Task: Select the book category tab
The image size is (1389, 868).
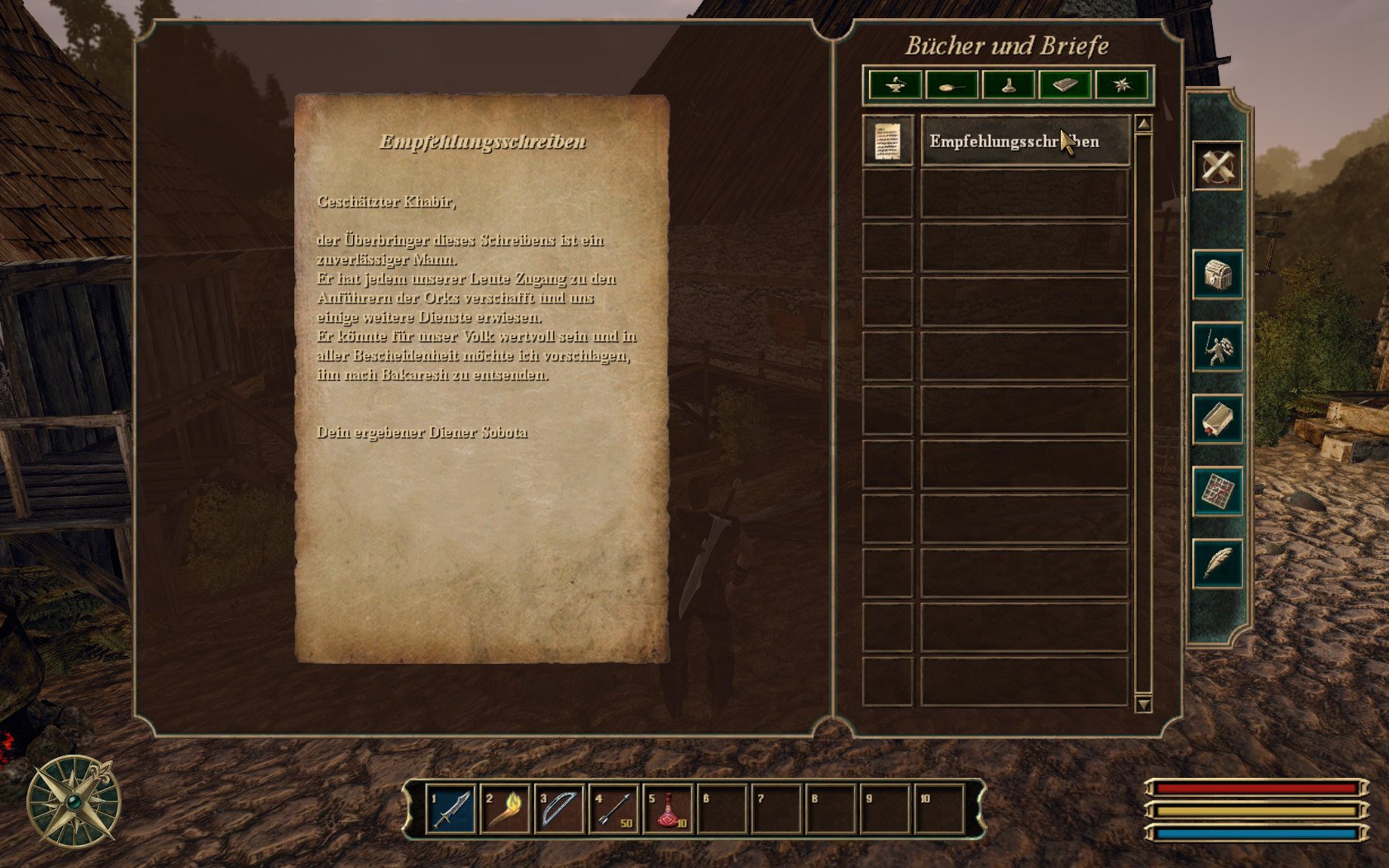Action: (x=1065, y=84)
